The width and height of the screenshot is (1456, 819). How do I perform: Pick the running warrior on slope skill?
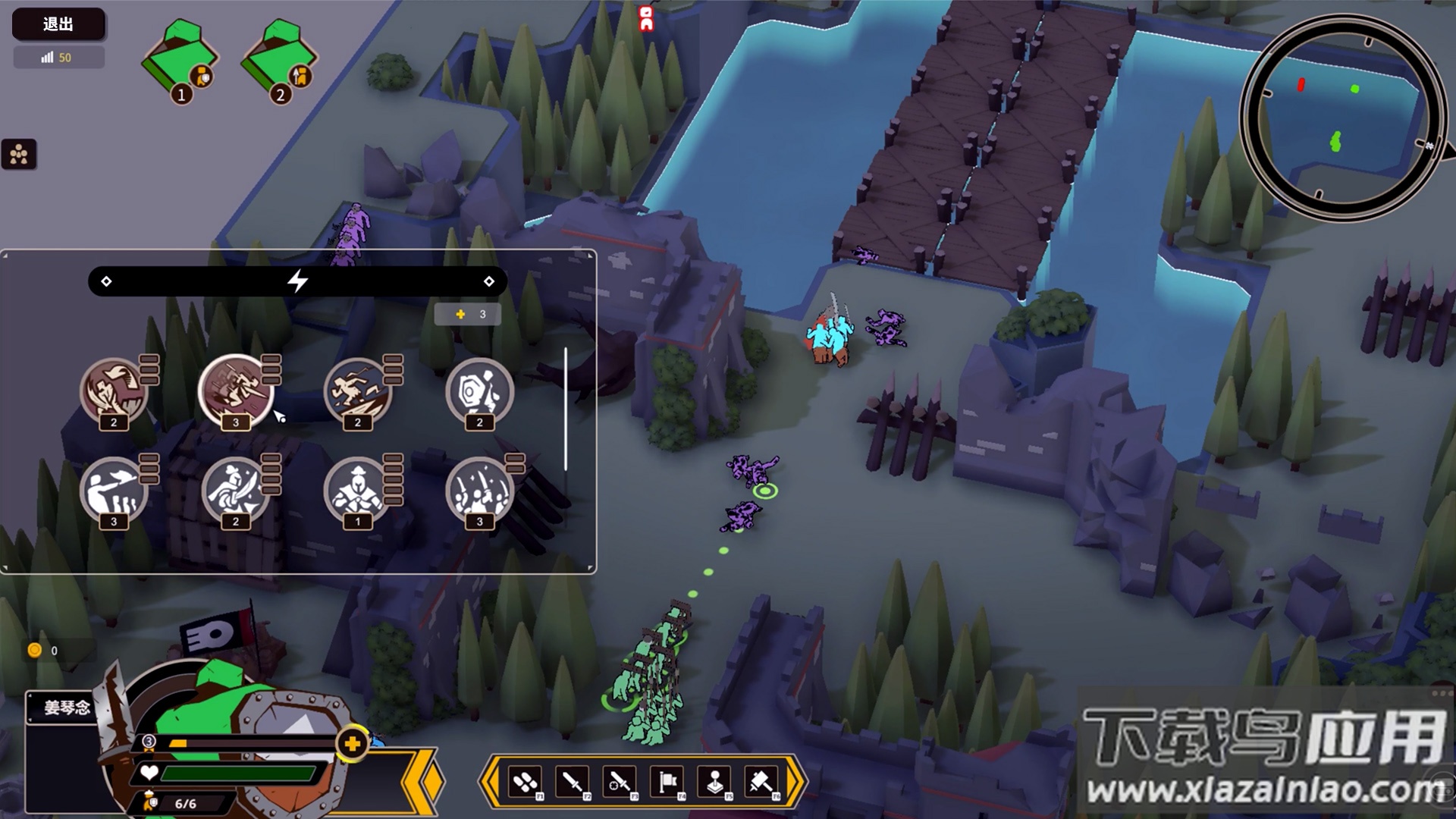pos(357,391)
